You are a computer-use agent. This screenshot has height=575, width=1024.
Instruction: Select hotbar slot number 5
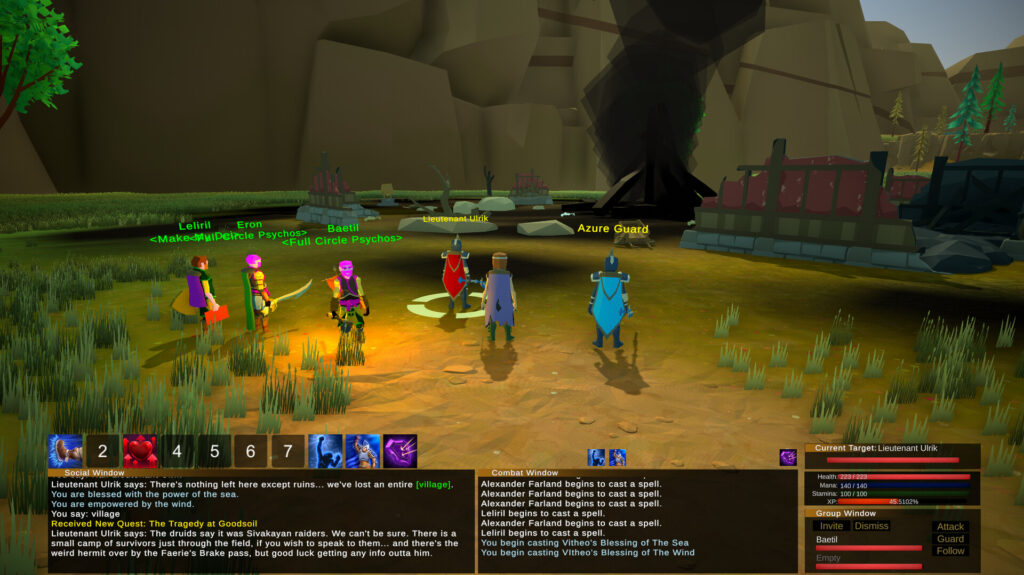[x=214, y=451]
